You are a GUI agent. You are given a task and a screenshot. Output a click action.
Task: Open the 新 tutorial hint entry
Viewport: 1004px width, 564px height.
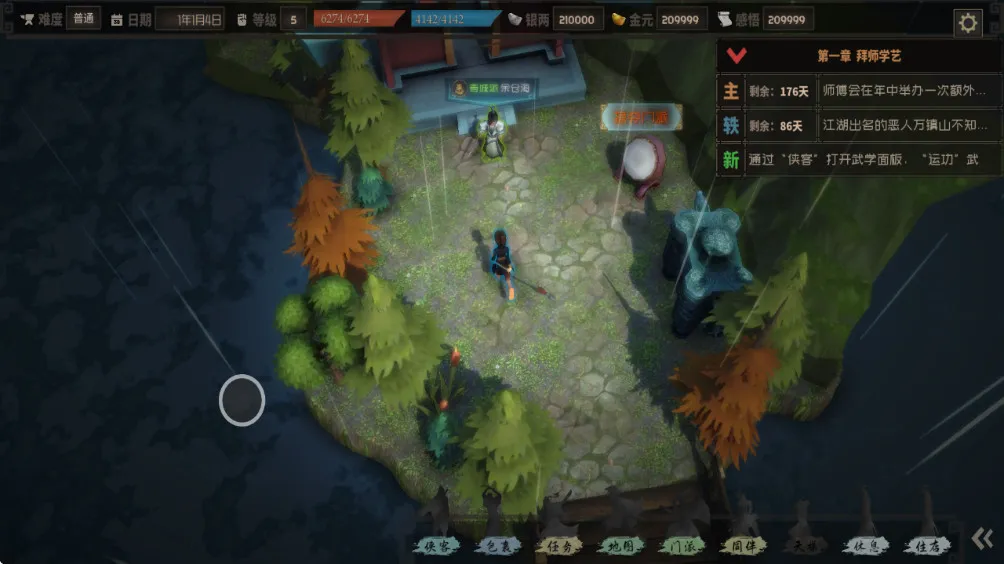pyautogui.click(x=731, y=160)
